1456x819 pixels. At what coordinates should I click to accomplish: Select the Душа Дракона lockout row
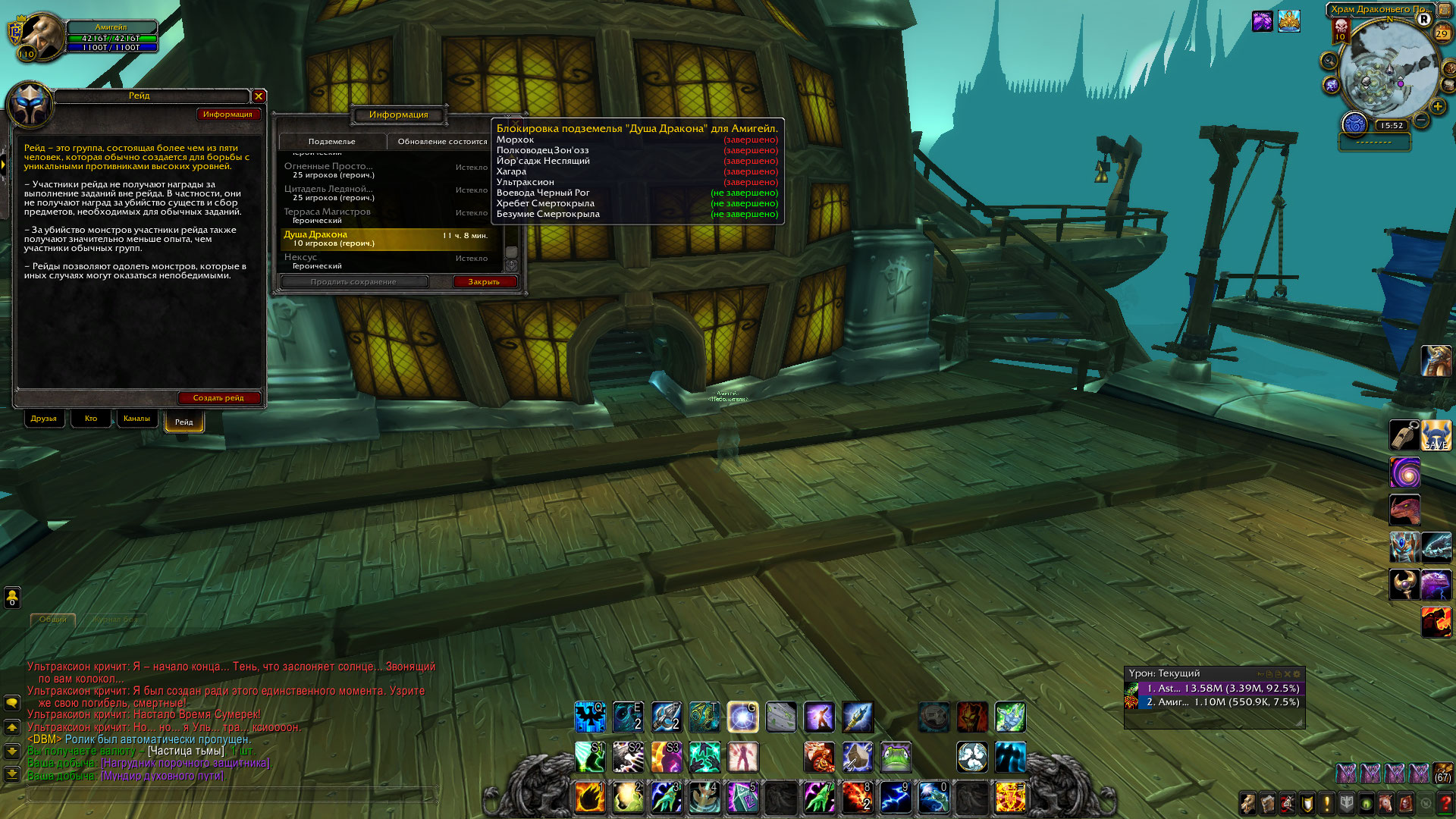pos(387,239)
